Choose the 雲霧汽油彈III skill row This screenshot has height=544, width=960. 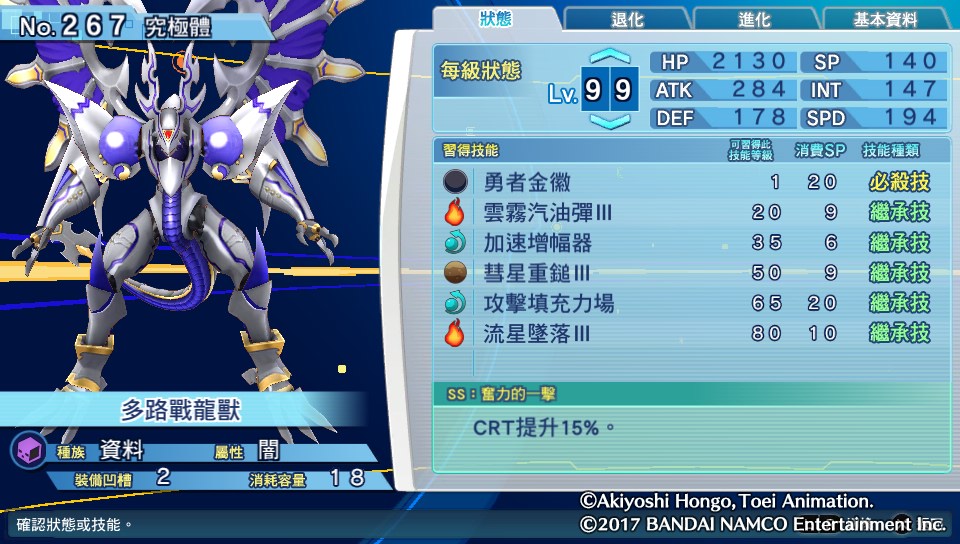pos(688,212)
